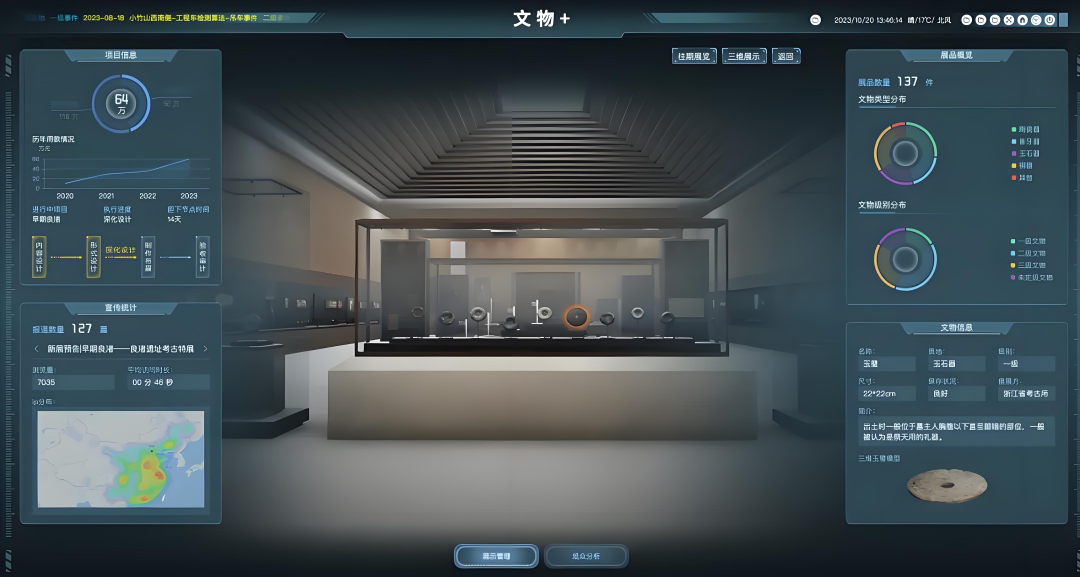Select the 展示管理 tab at the bottom
Screen dimensions: 1080x577
coord(496,555)
